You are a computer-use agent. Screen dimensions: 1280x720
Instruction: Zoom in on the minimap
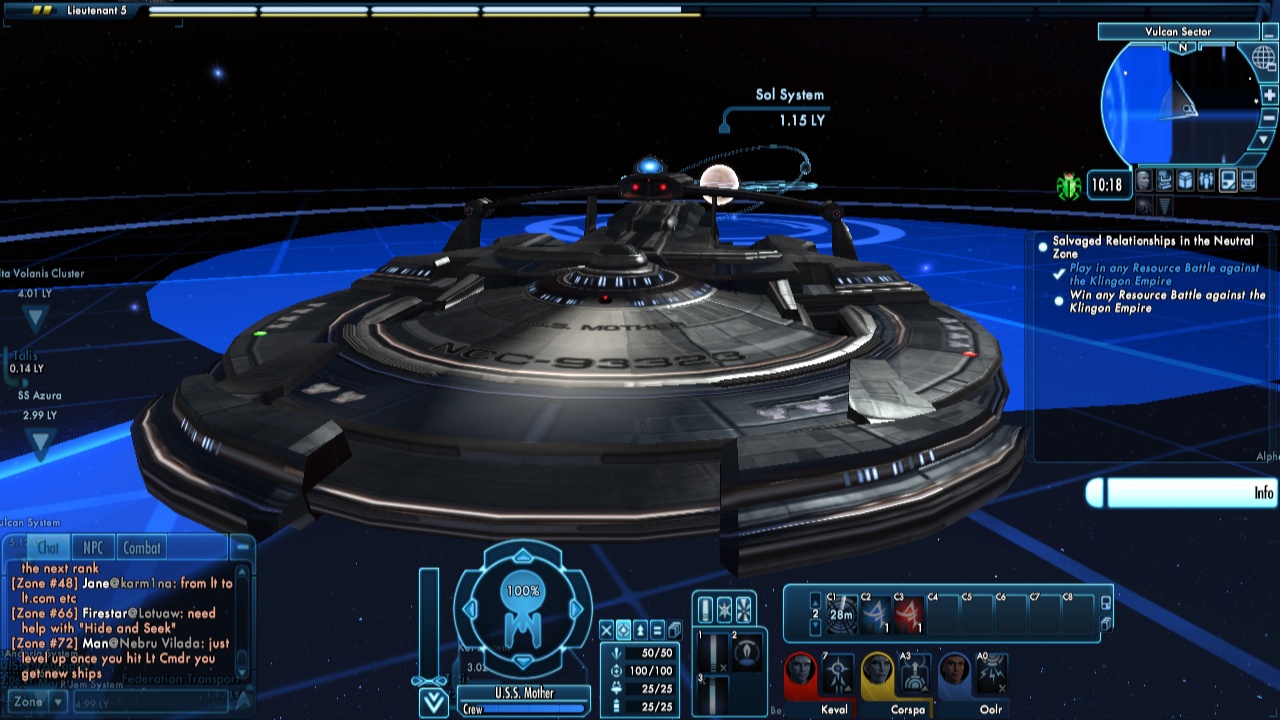(x=1270, y=96)
